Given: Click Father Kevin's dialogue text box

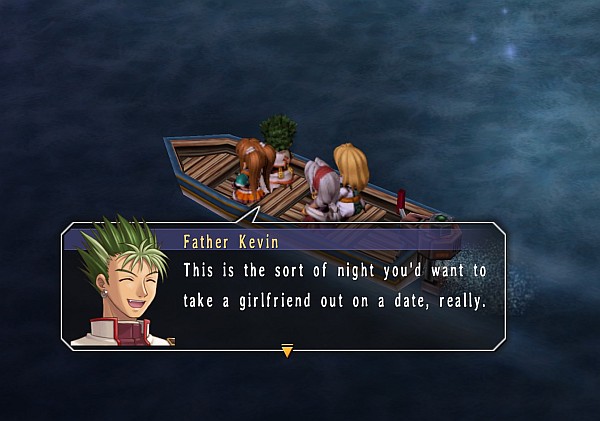Looking at the screenshot, I should (x=333, y=286).
